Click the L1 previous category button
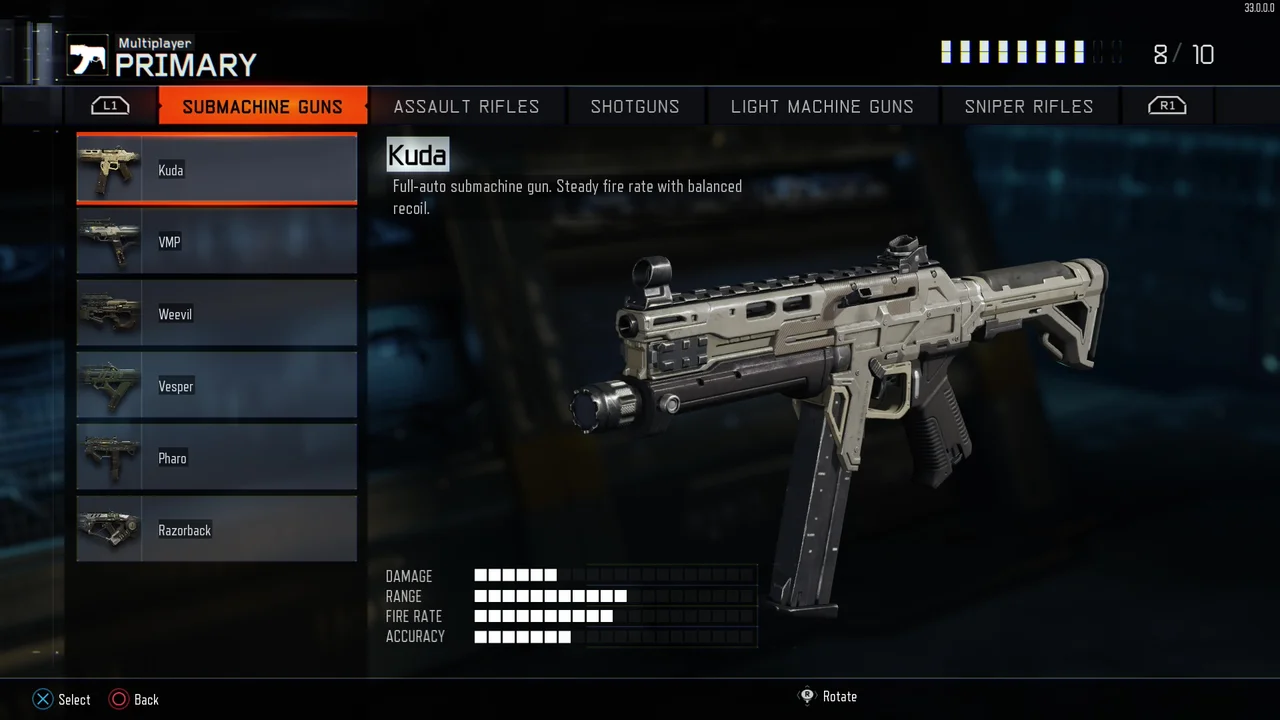This screenshot has width=1280, height=720. point(110,105)
